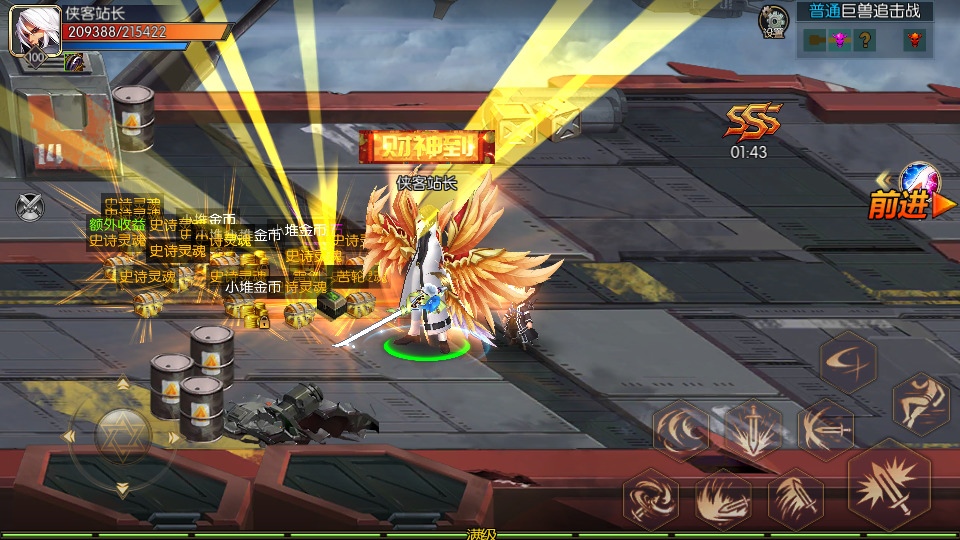This screenshot has width=960, height=540.
Task: Select the red demon boss room icon
Action: click(913, 40)
